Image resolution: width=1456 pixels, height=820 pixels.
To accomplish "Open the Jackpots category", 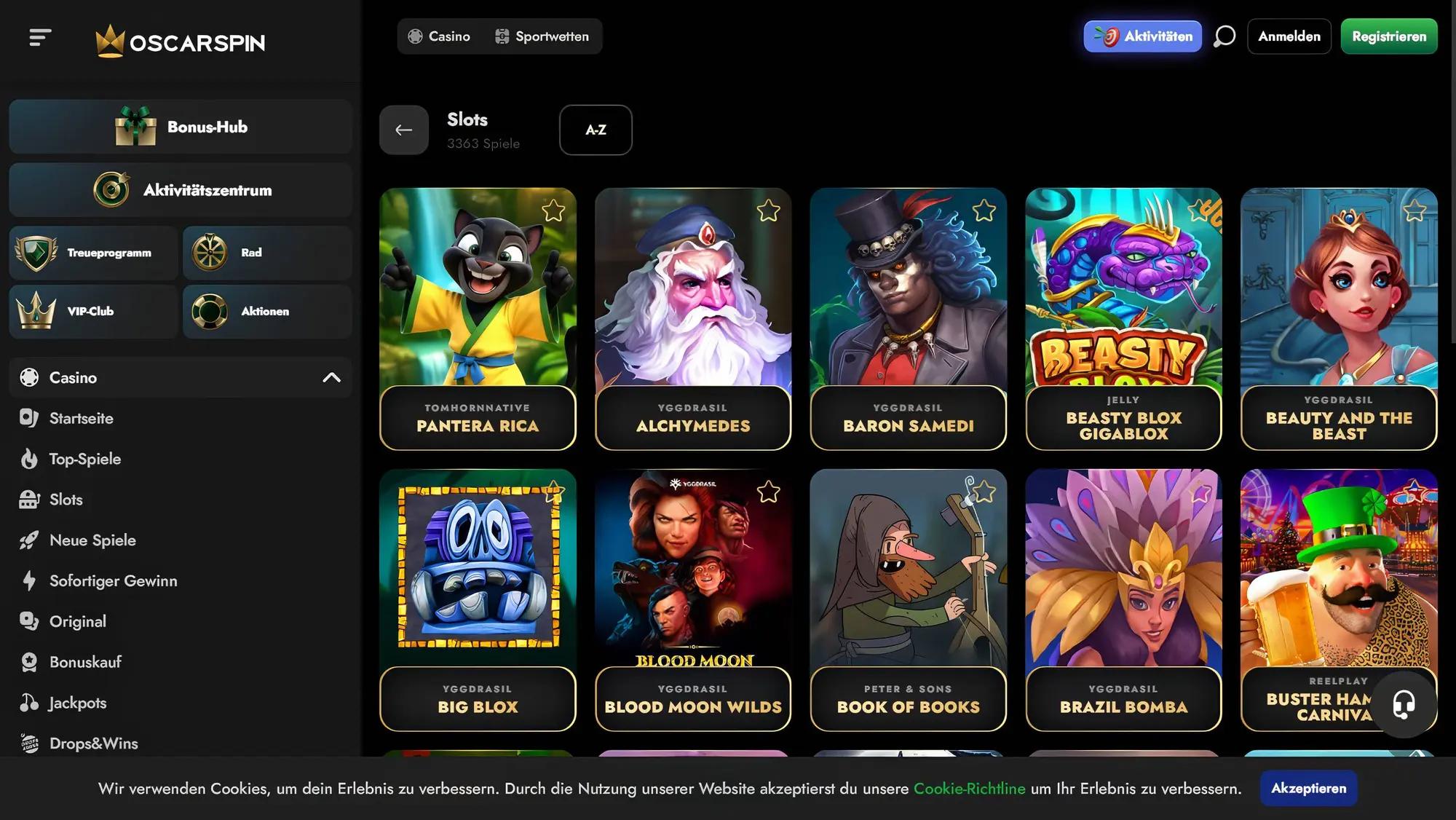I will click(x=76, y=703).
